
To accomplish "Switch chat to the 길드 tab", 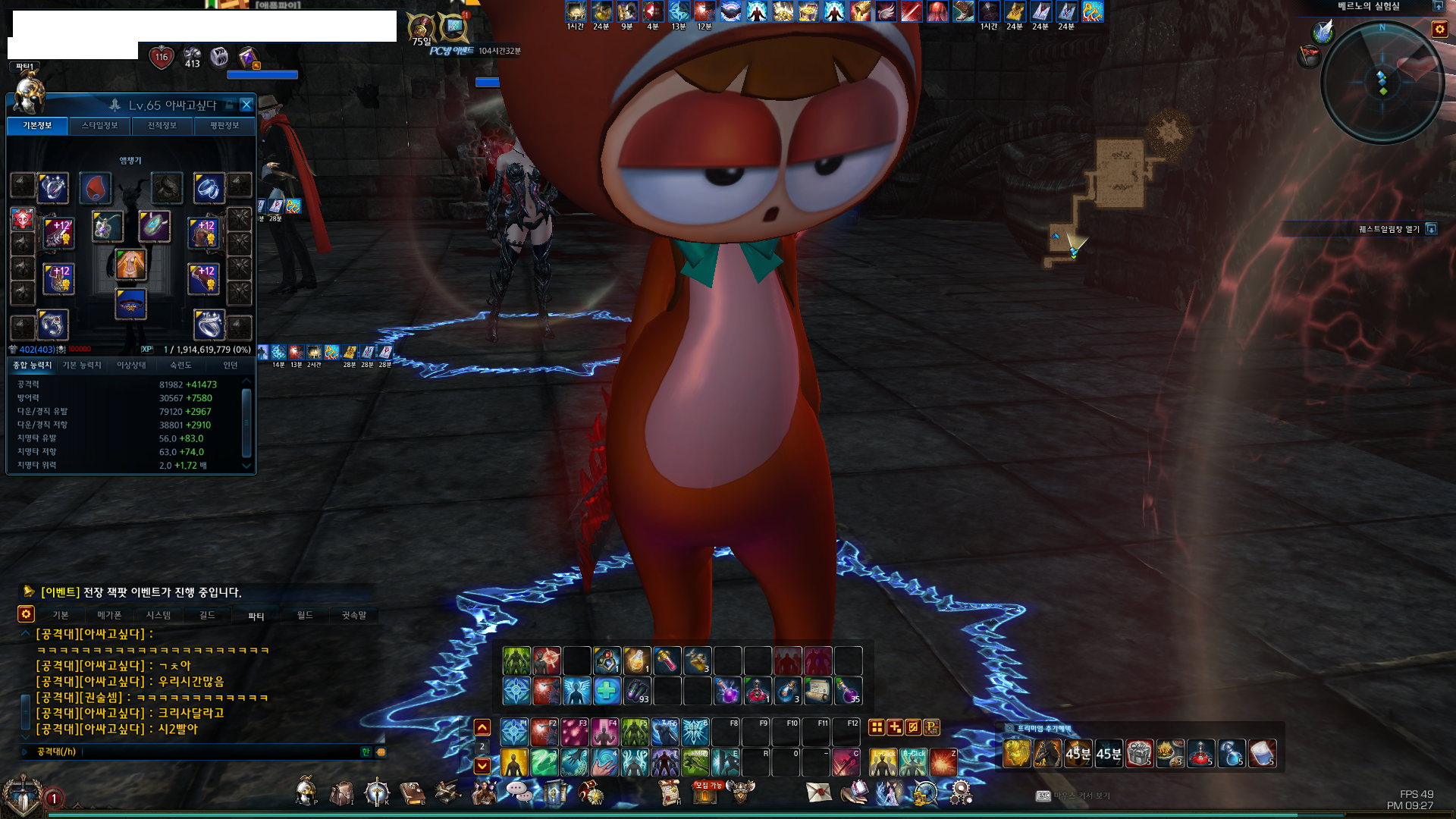I will 207,615.
